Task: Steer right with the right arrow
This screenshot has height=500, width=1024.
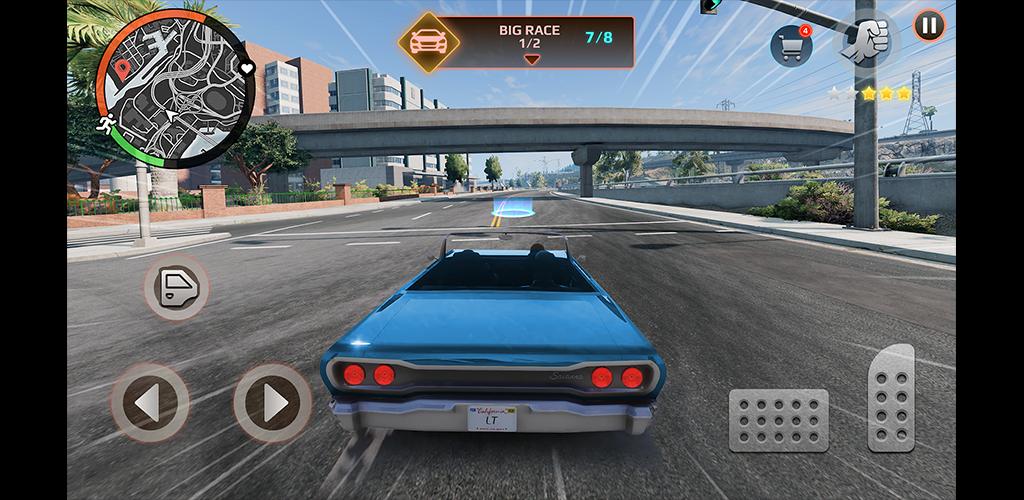Action: tap(272, 402)
